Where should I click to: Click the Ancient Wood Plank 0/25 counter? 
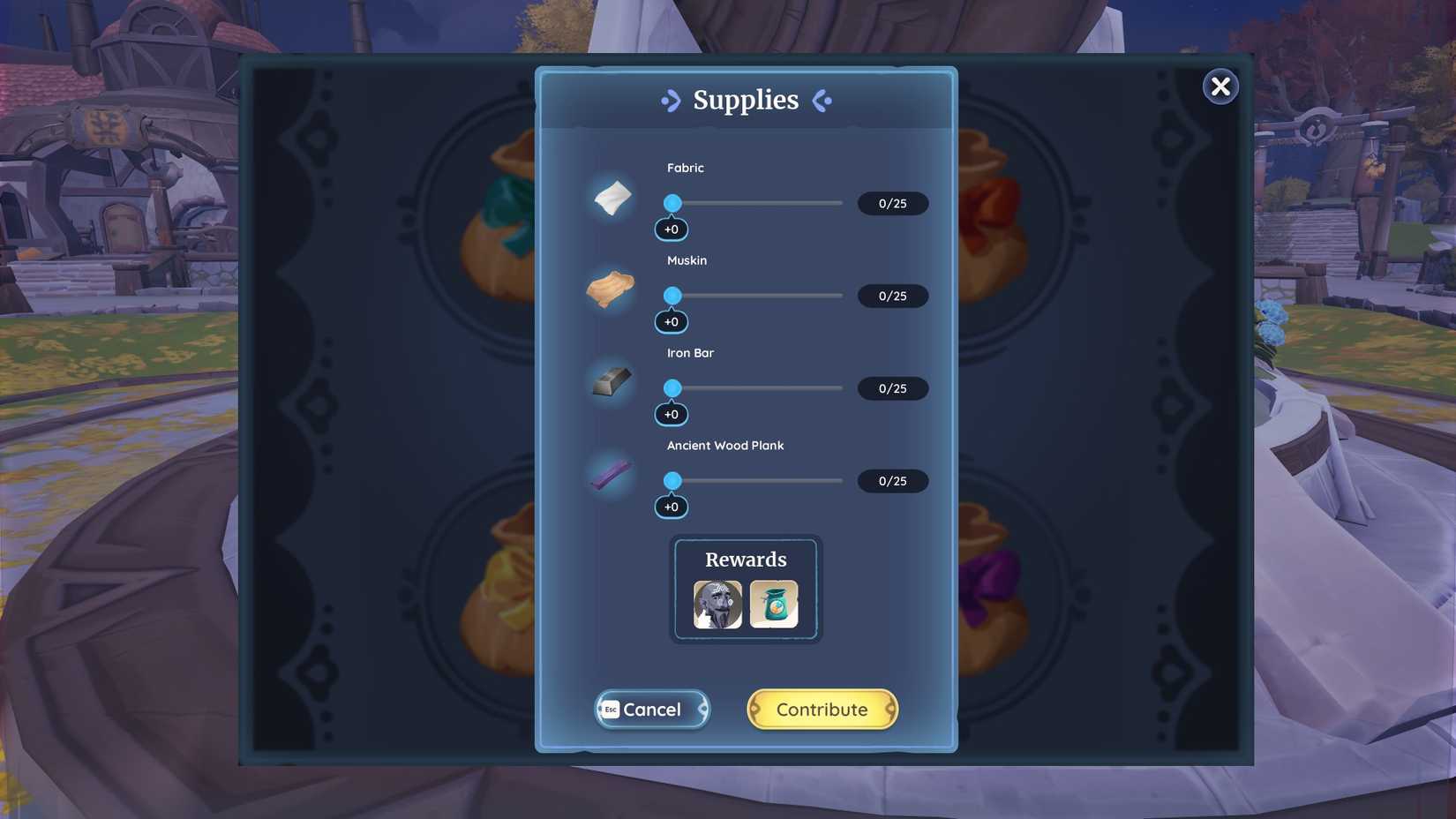892,481
